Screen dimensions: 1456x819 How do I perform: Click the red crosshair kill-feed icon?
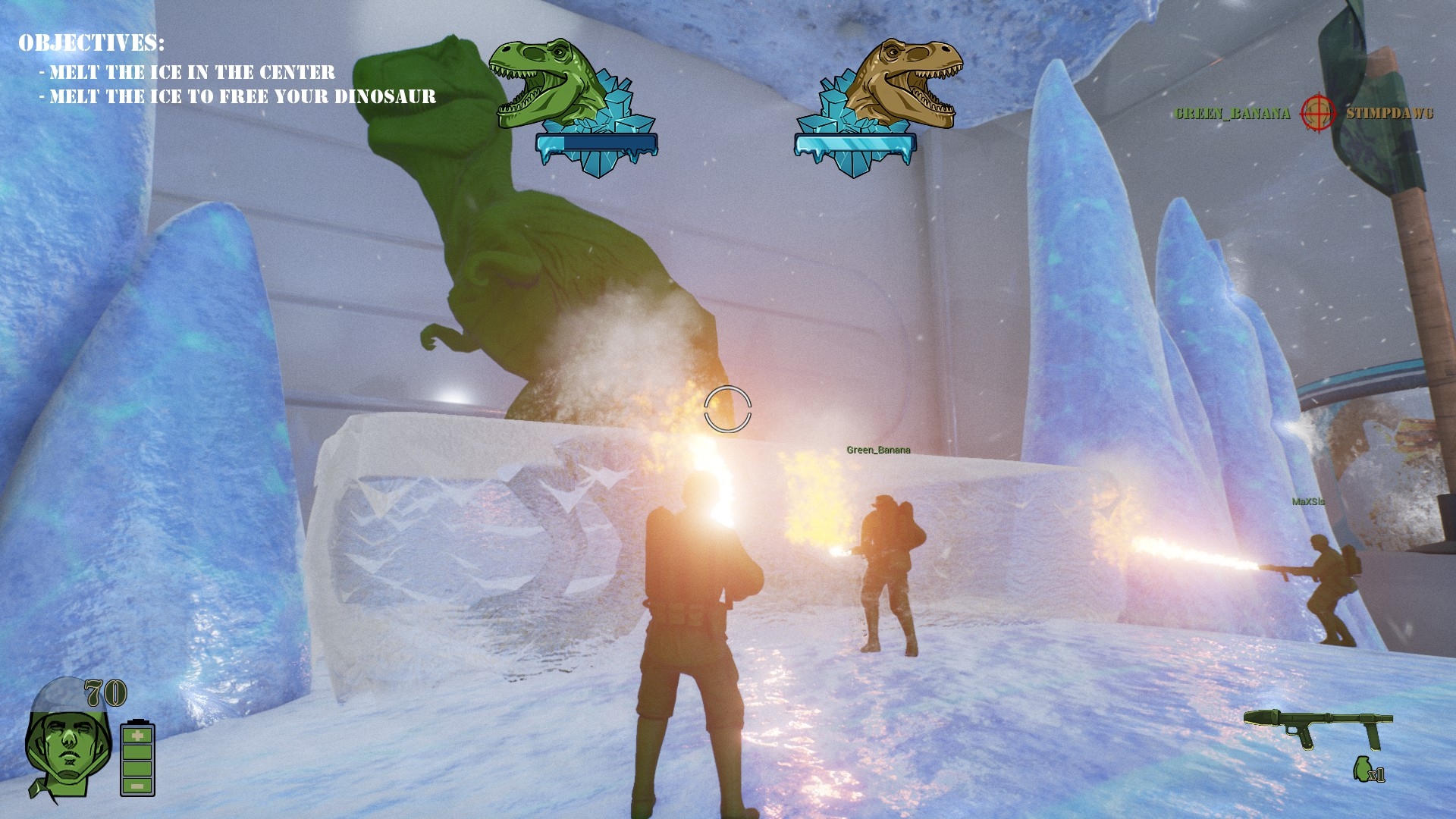(1318, 113)
